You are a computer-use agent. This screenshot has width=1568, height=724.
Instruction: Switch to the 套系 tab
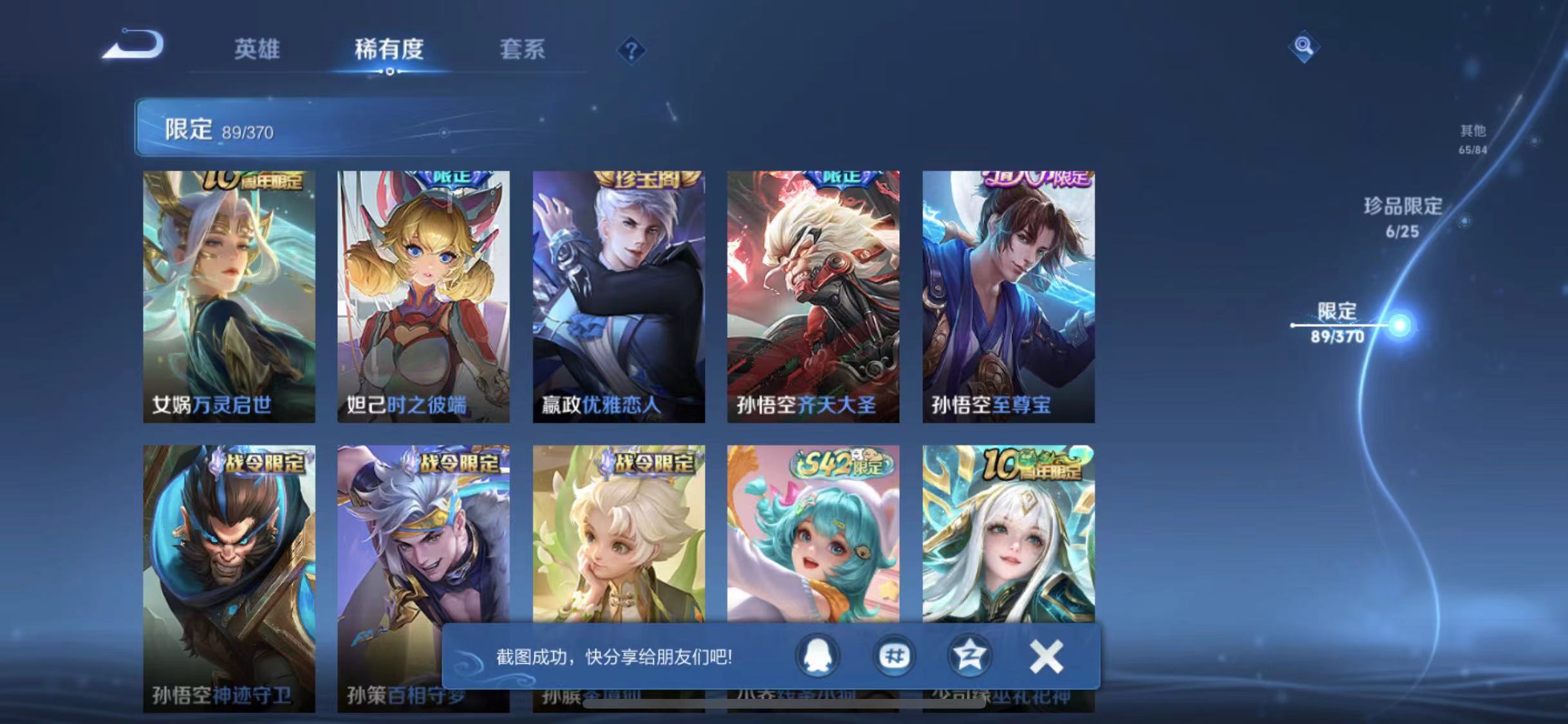point(523,50)
